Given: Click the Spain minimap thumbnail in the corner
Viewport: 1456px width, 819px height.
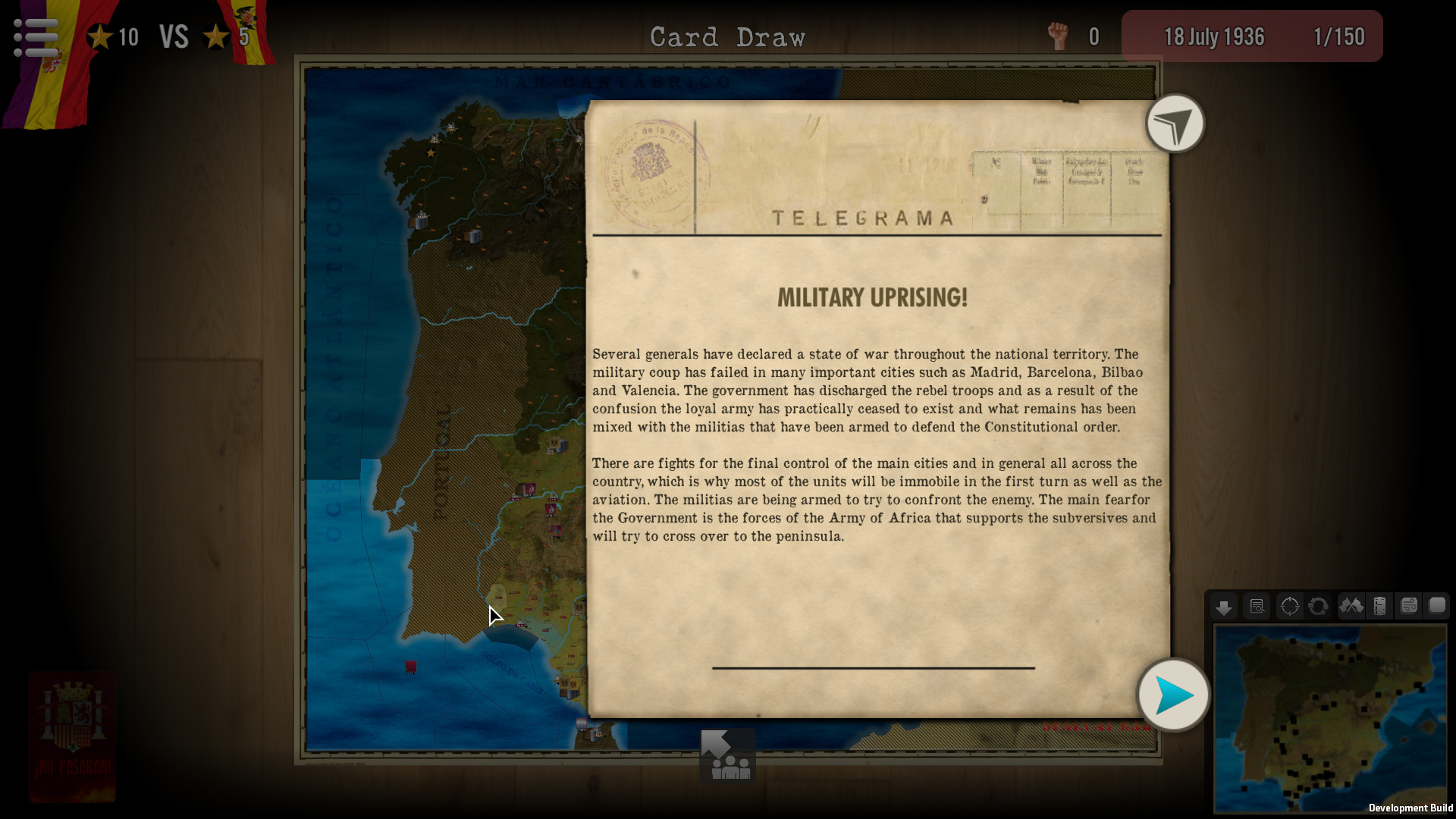Looking at the screenshot, I should tap(1335, 720).
